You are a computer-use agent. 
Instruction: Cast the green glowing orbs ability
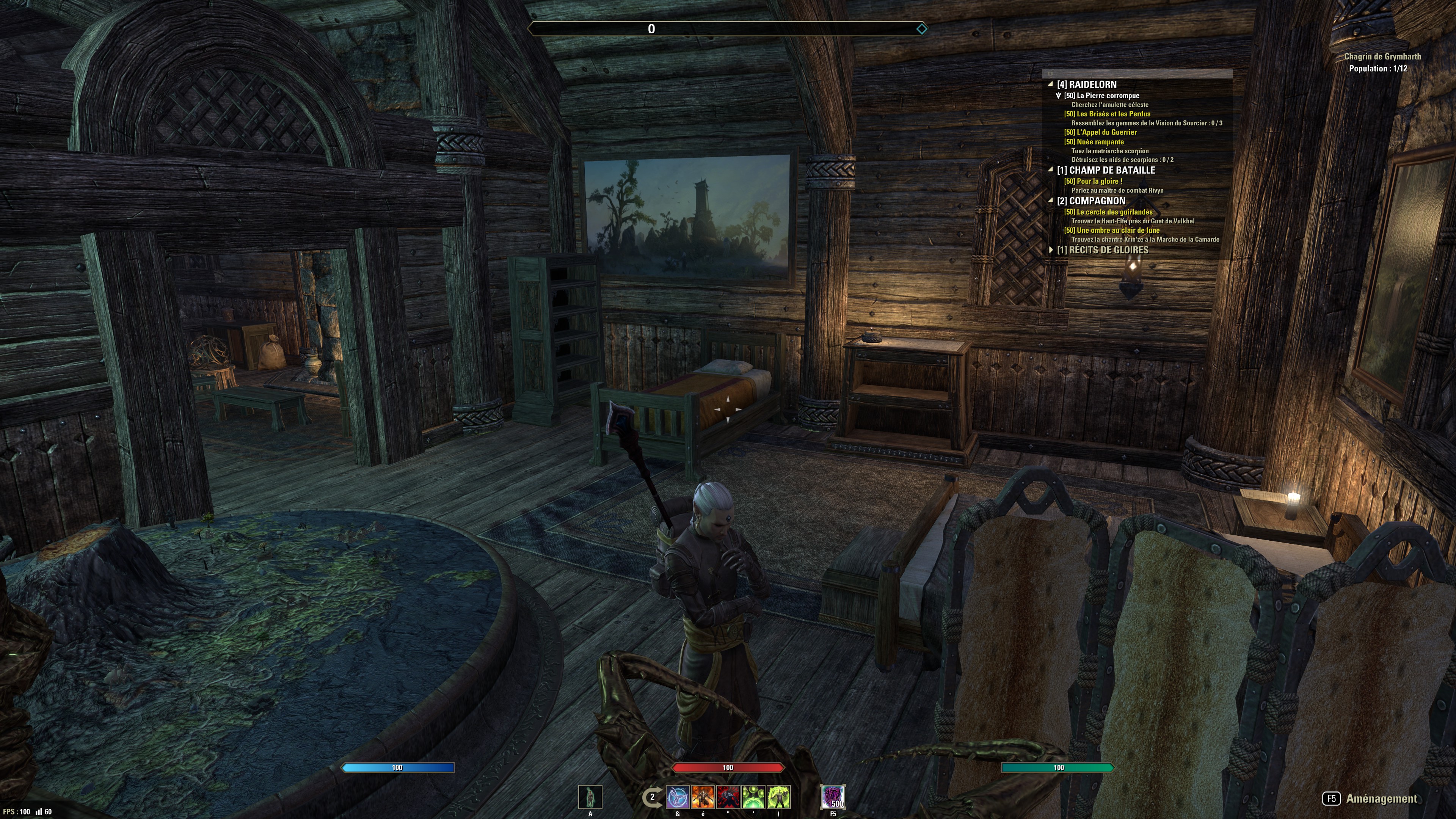(x=753, y=797)
